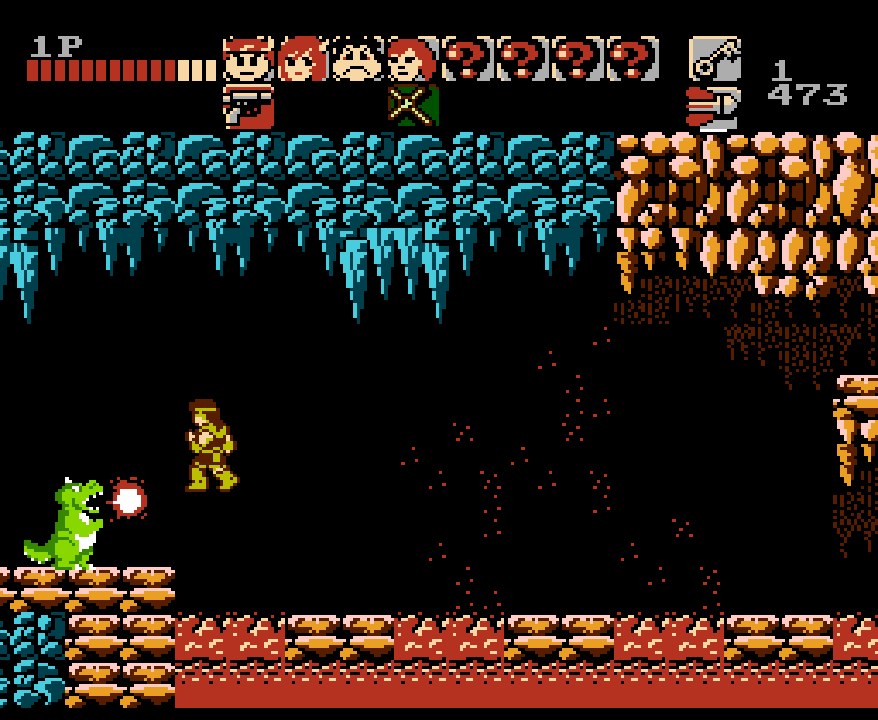Select the headband hero portrait

tap(248, 59)
